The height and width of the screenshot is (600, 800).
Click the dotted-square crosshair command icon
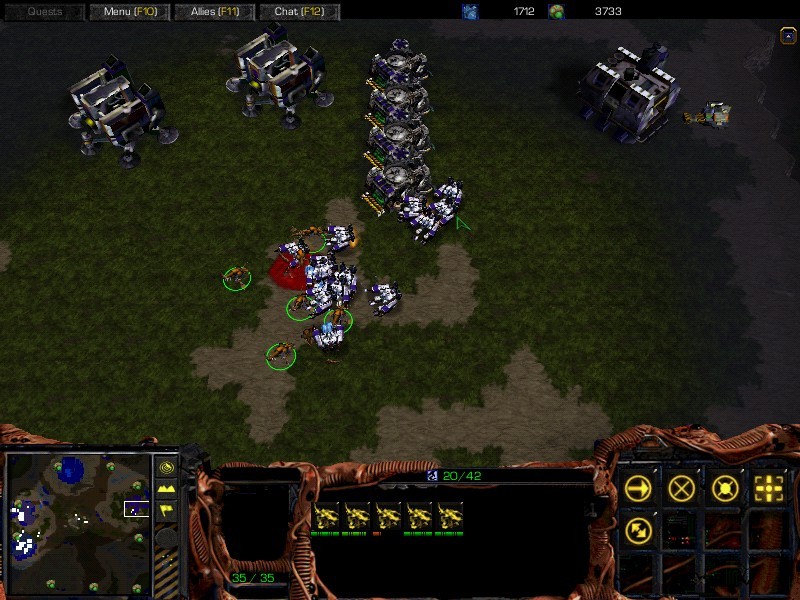[768, 488]
